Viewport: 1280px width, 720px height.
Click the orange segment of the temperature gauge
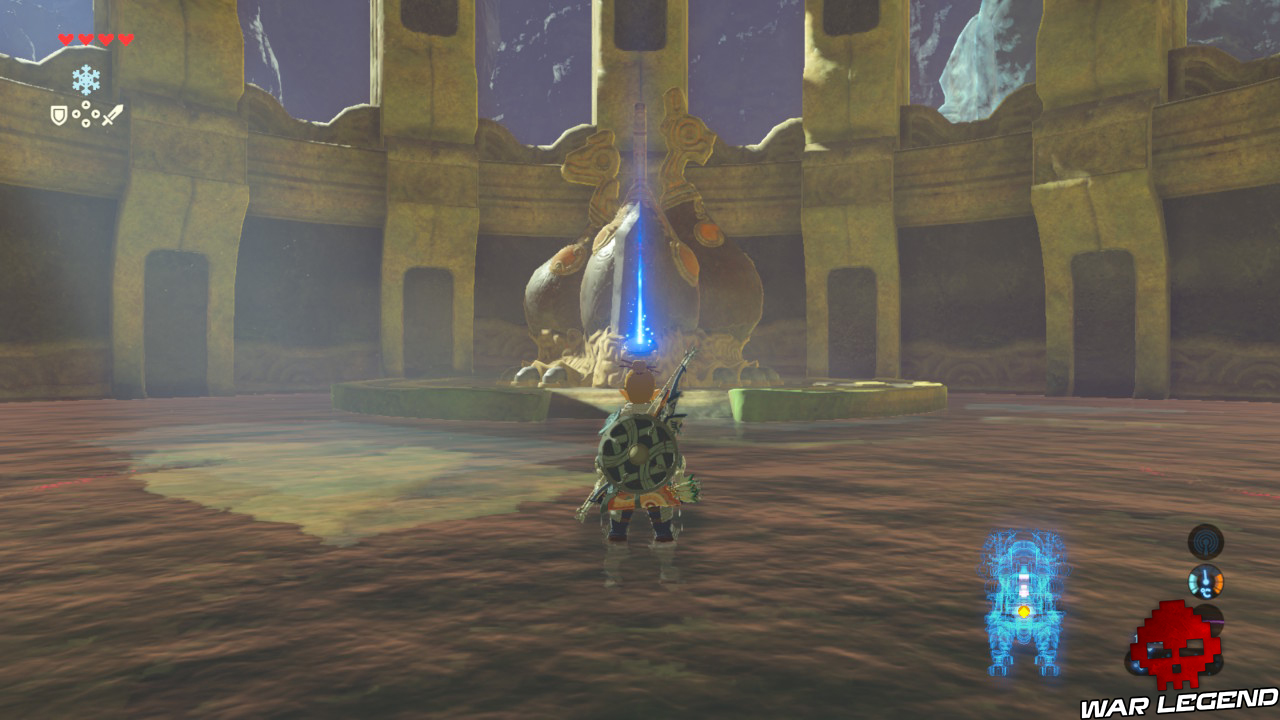[x=1219, y=581]
